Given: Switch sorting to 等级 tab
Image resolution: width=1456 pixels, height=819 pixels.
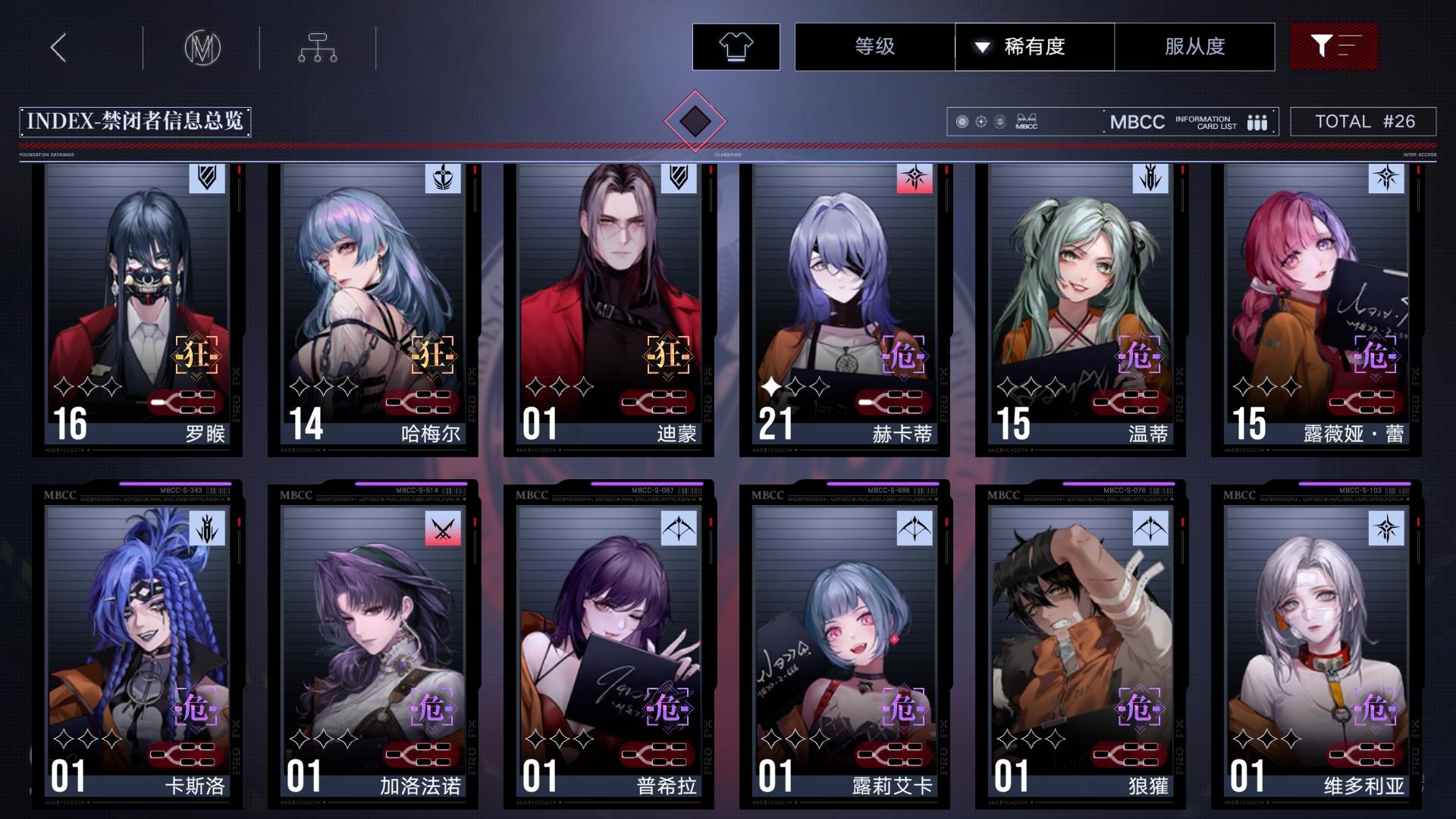Looking at the screenshot, I should [873, 46].
